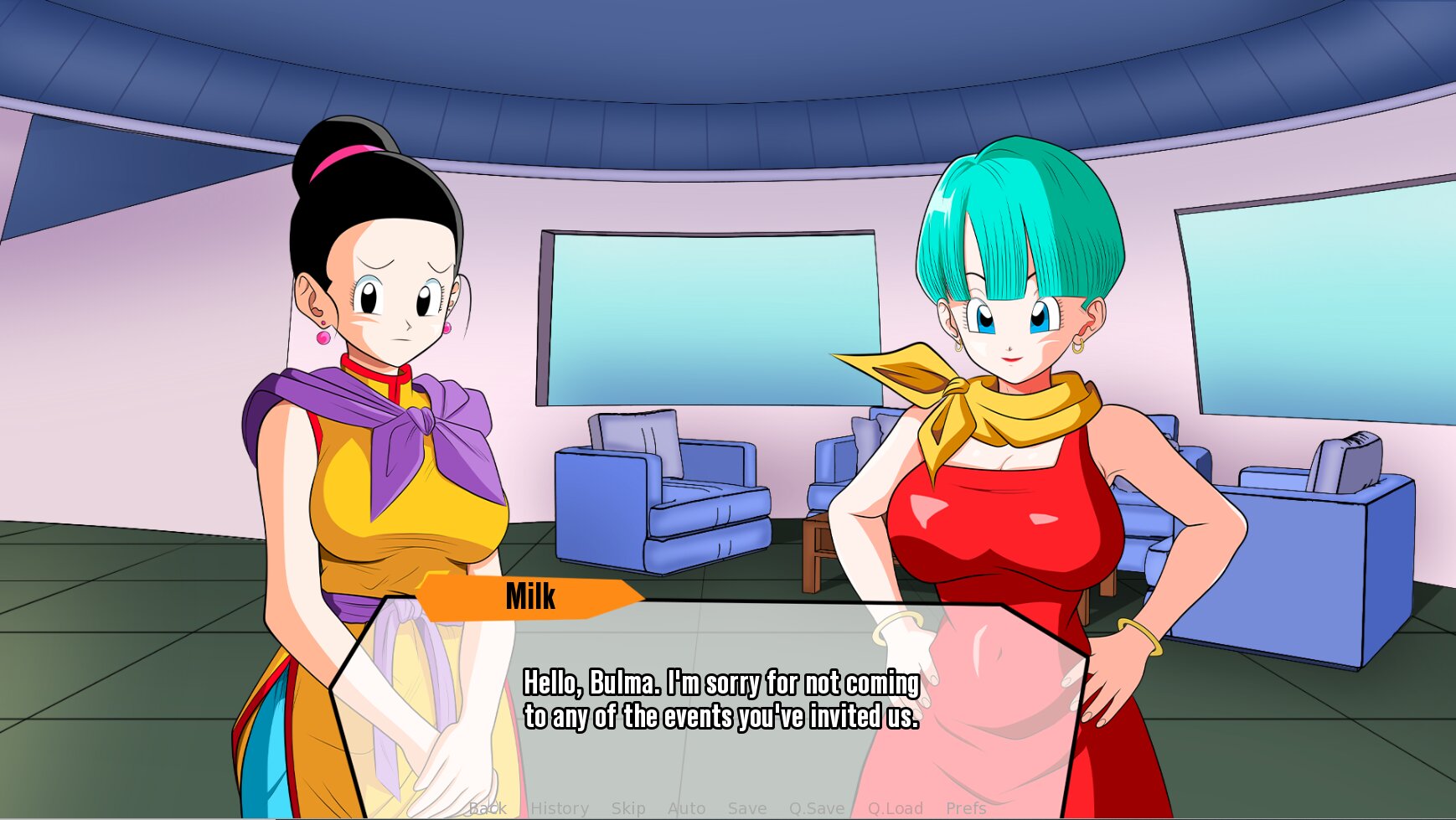This screenshot has width=1456, height=820.
Task: Open the Prefs settings screen
Action: pos(966,808)
